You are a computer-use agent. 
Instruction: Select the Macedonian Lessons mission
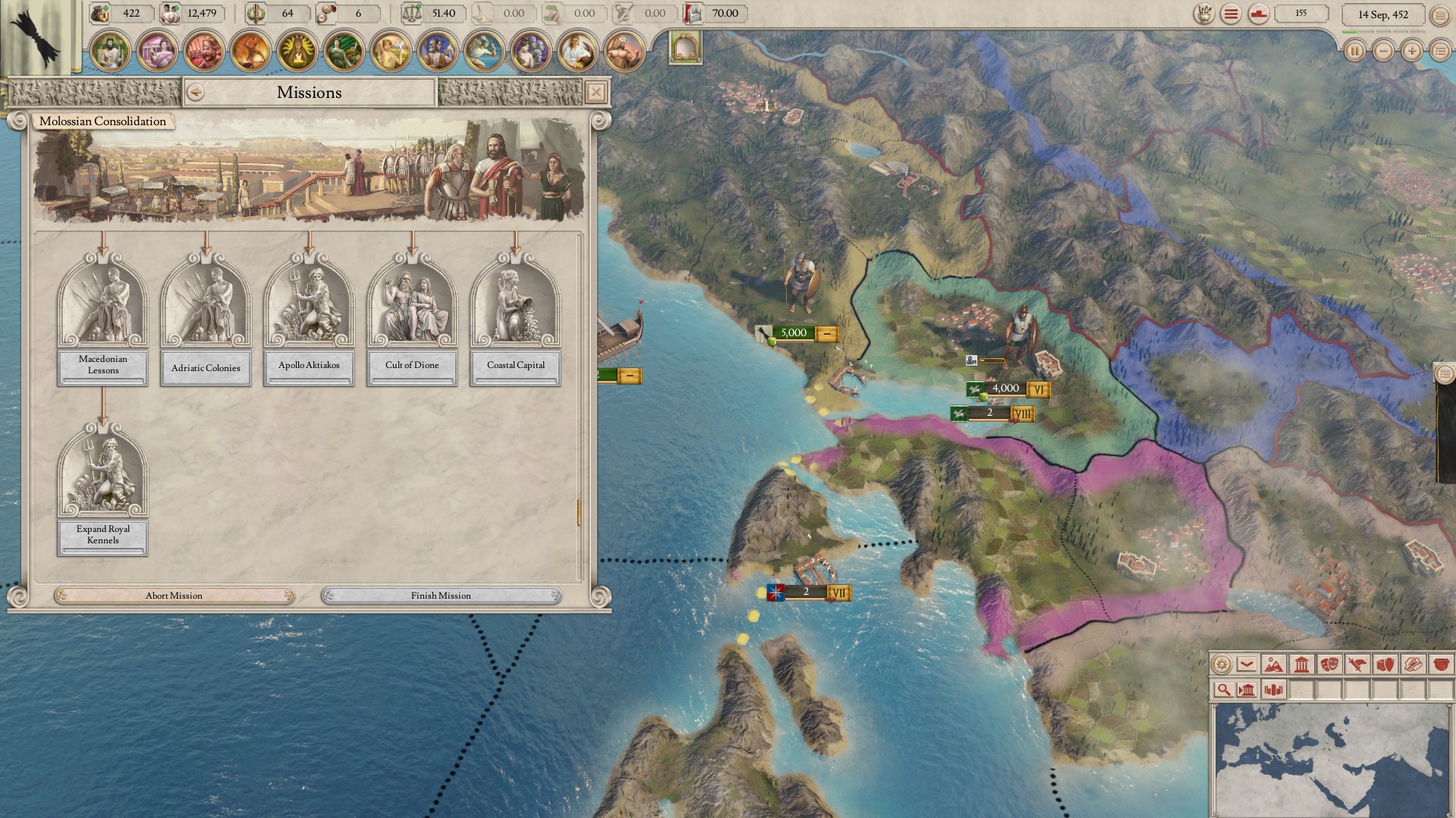coord(102,319)
